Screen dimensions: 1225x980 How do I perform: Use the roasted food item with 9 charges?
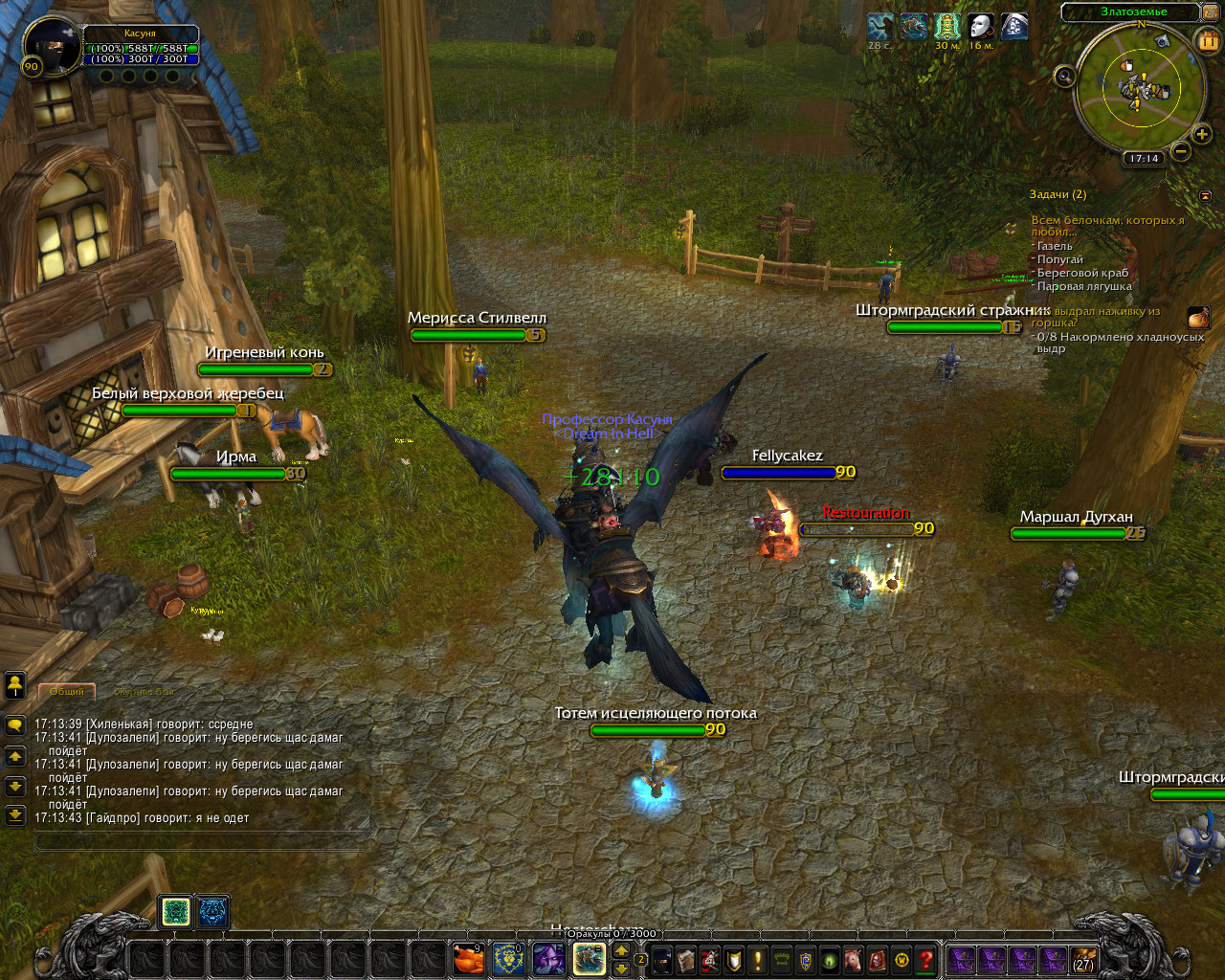pyautogui.click(x=468, y=958)
